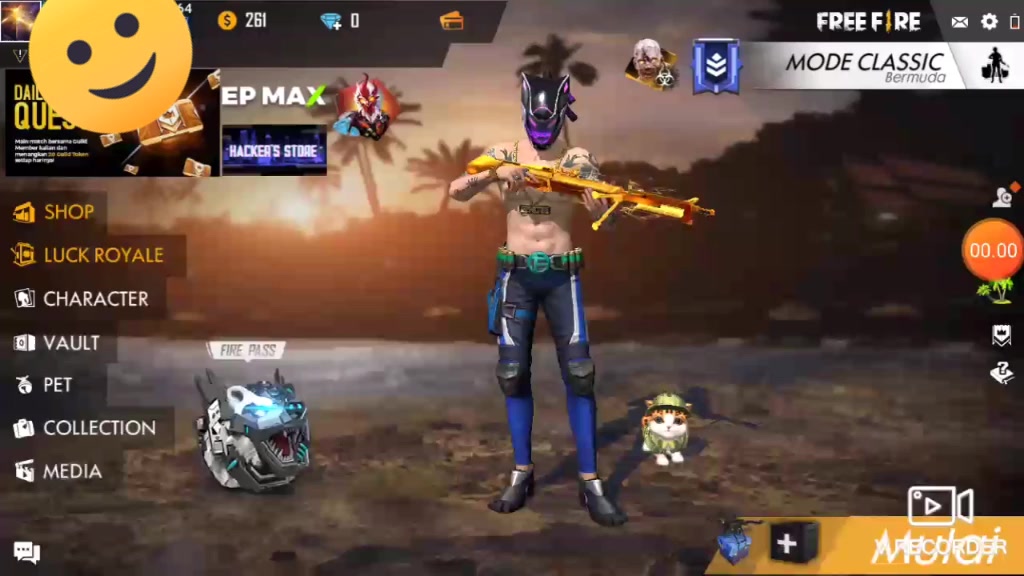The width and height of the screenshot is (1024, 576).
Task: Open the Hacker's Store banner
Action: pos(274,151)
